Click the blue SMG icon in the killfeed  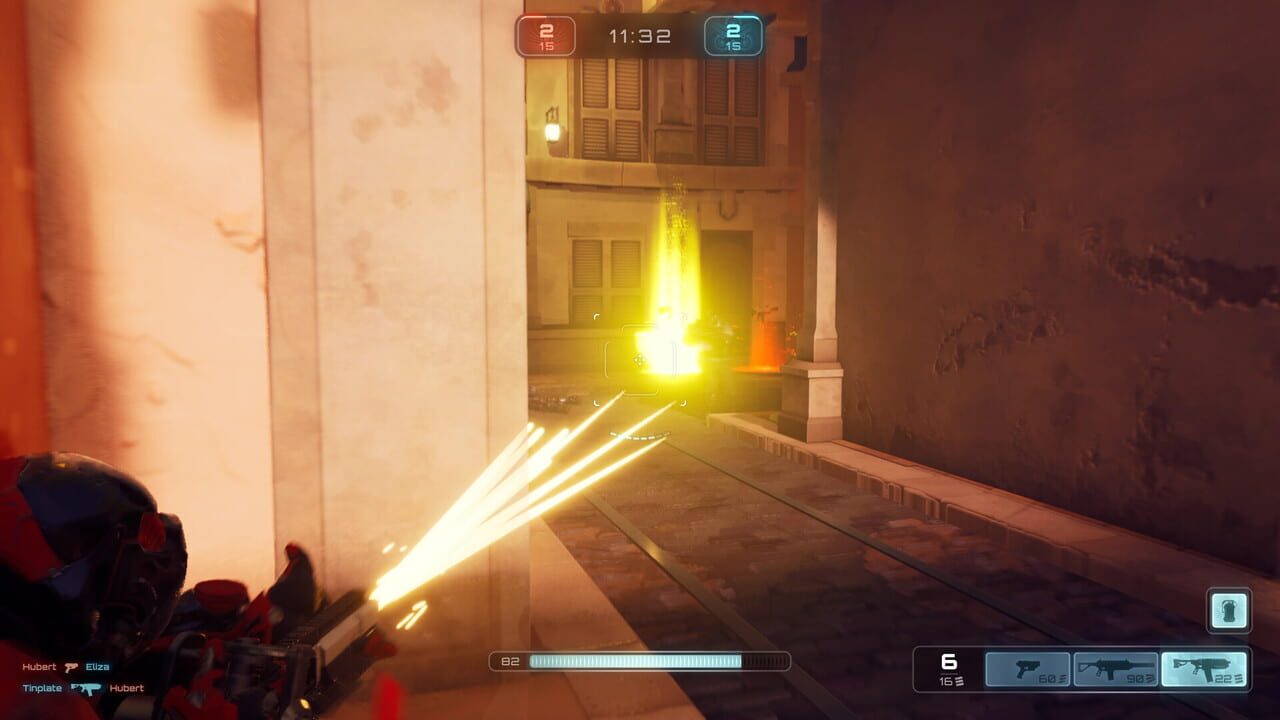pyautogui.click(x=86, y=688)
